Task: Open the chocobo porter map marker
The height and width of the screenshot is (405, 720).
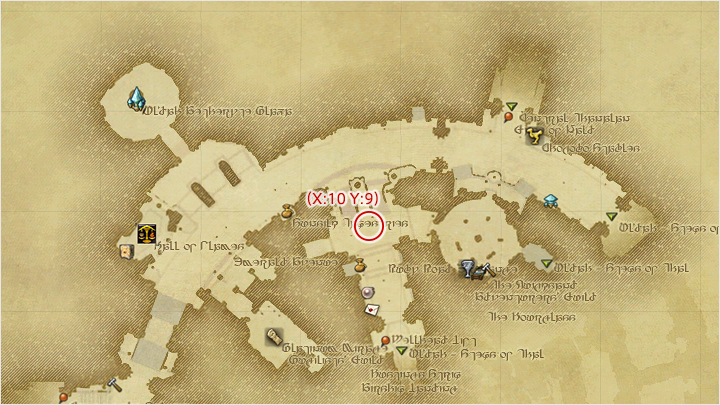Action: pos(534,133)
